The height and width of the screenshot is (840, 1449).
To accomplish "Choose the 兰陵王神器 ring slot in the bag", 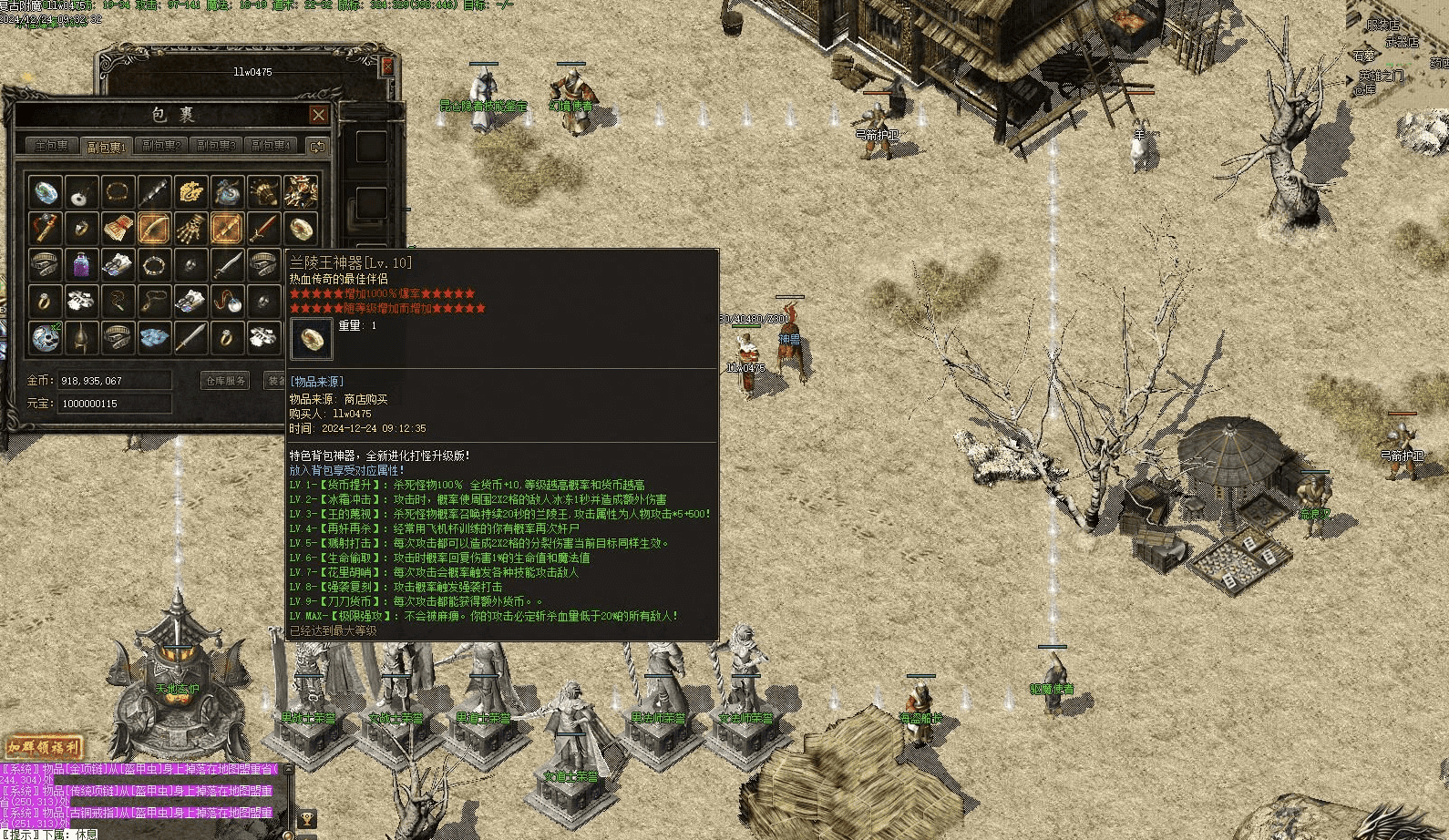I will point(300,229).
